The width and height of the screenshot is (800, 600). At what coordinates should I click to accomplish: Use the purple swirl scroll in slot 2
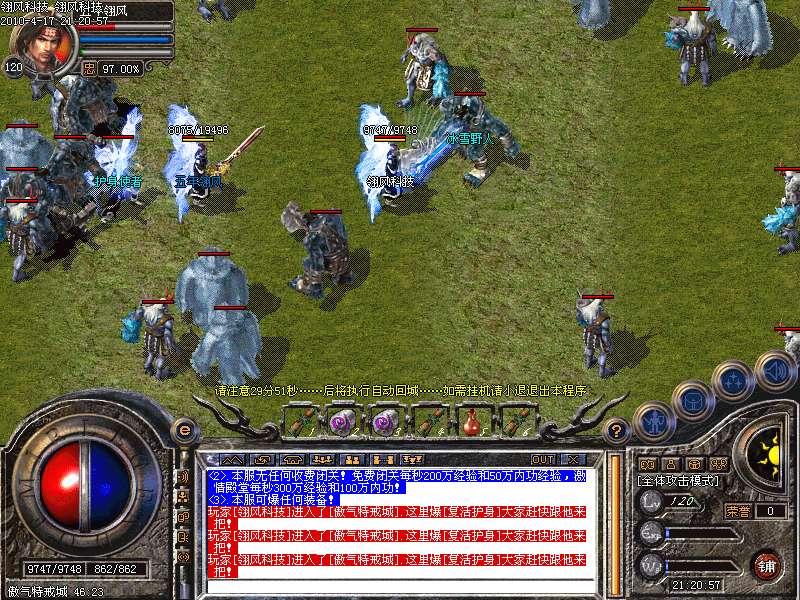tap(343, 422)
